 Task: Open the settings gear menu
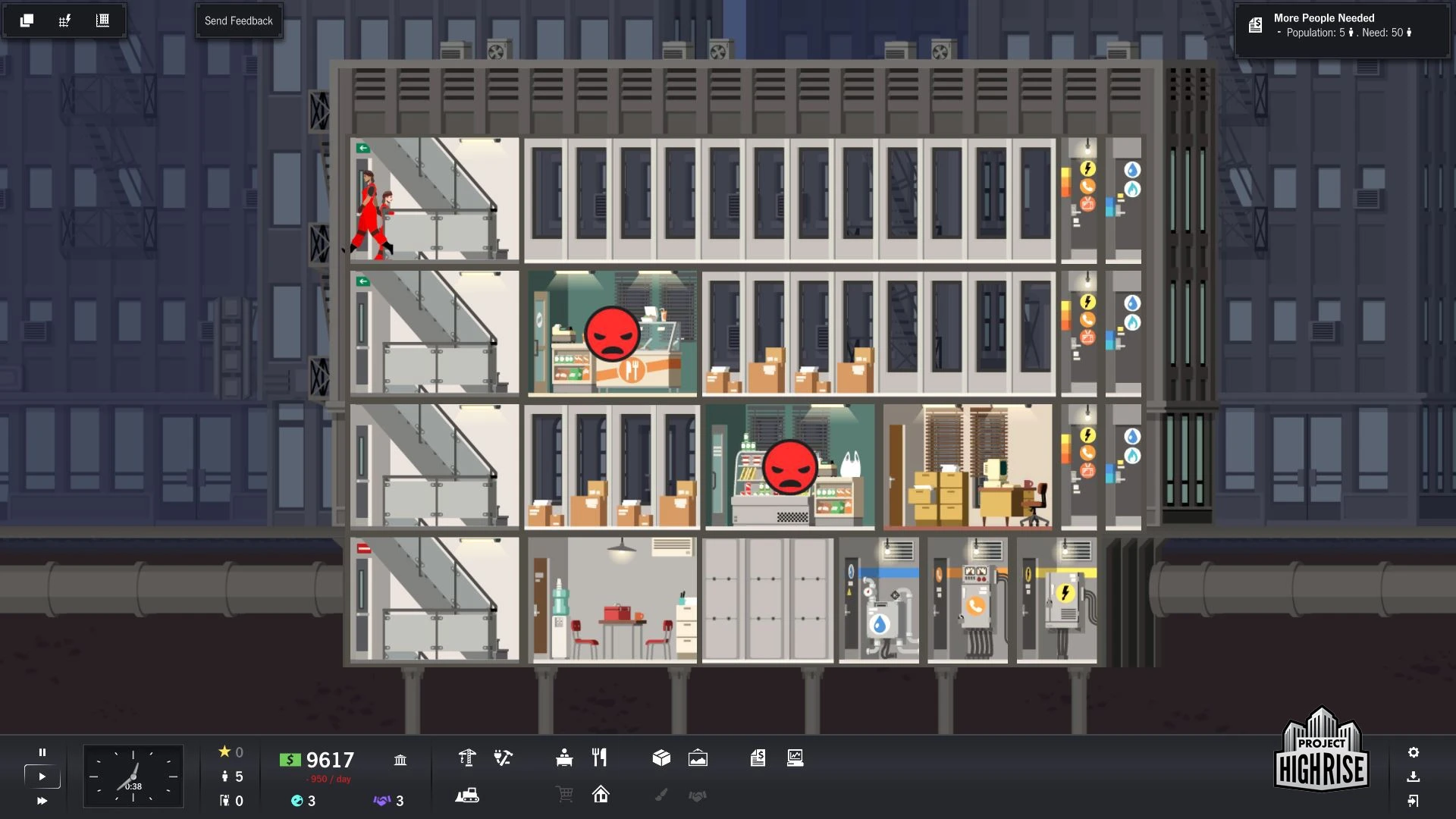tap(1414, 752)
